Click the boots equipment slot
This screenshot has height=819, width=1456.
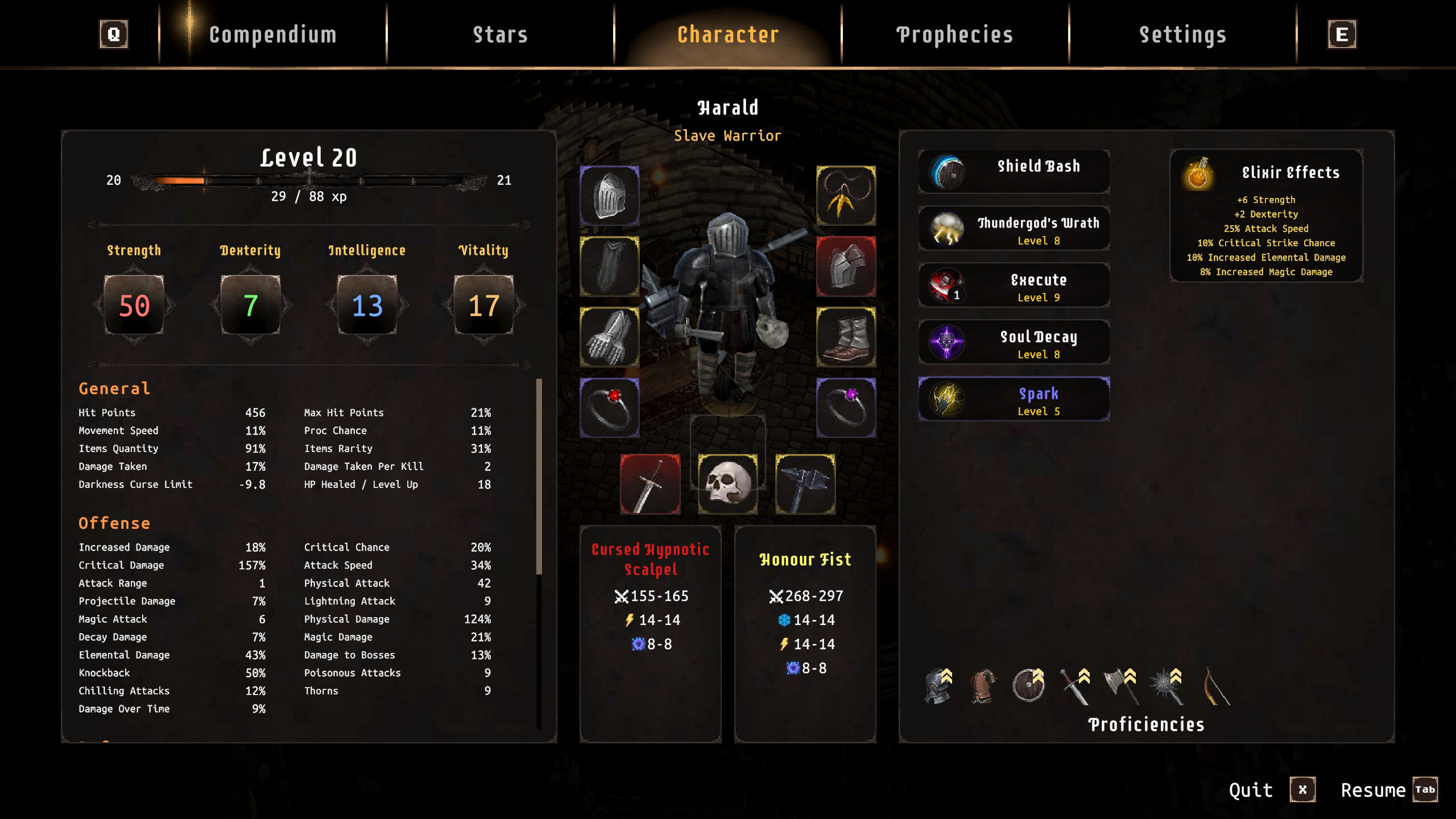846,337
